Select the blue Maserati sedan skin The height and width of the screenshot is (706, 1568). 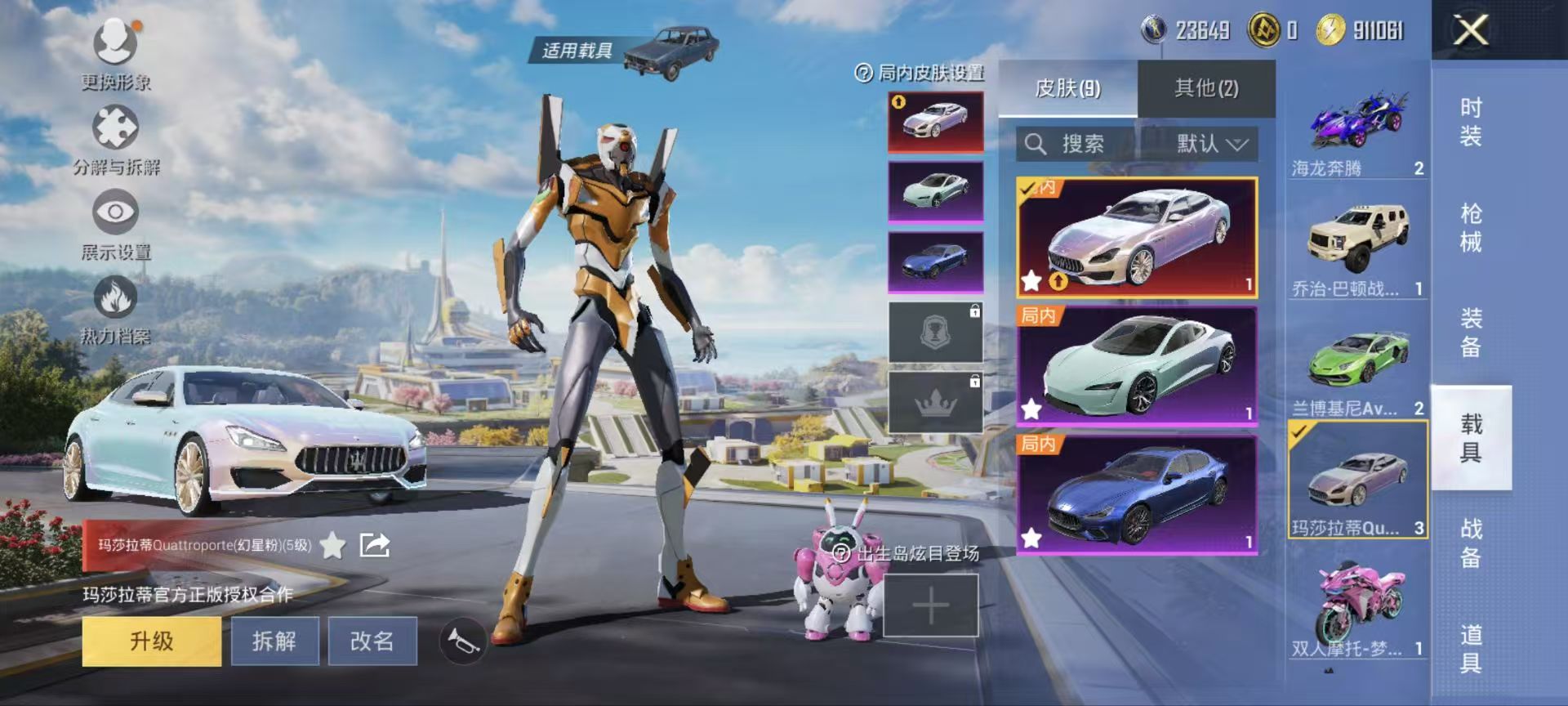tap(1137, 495)
